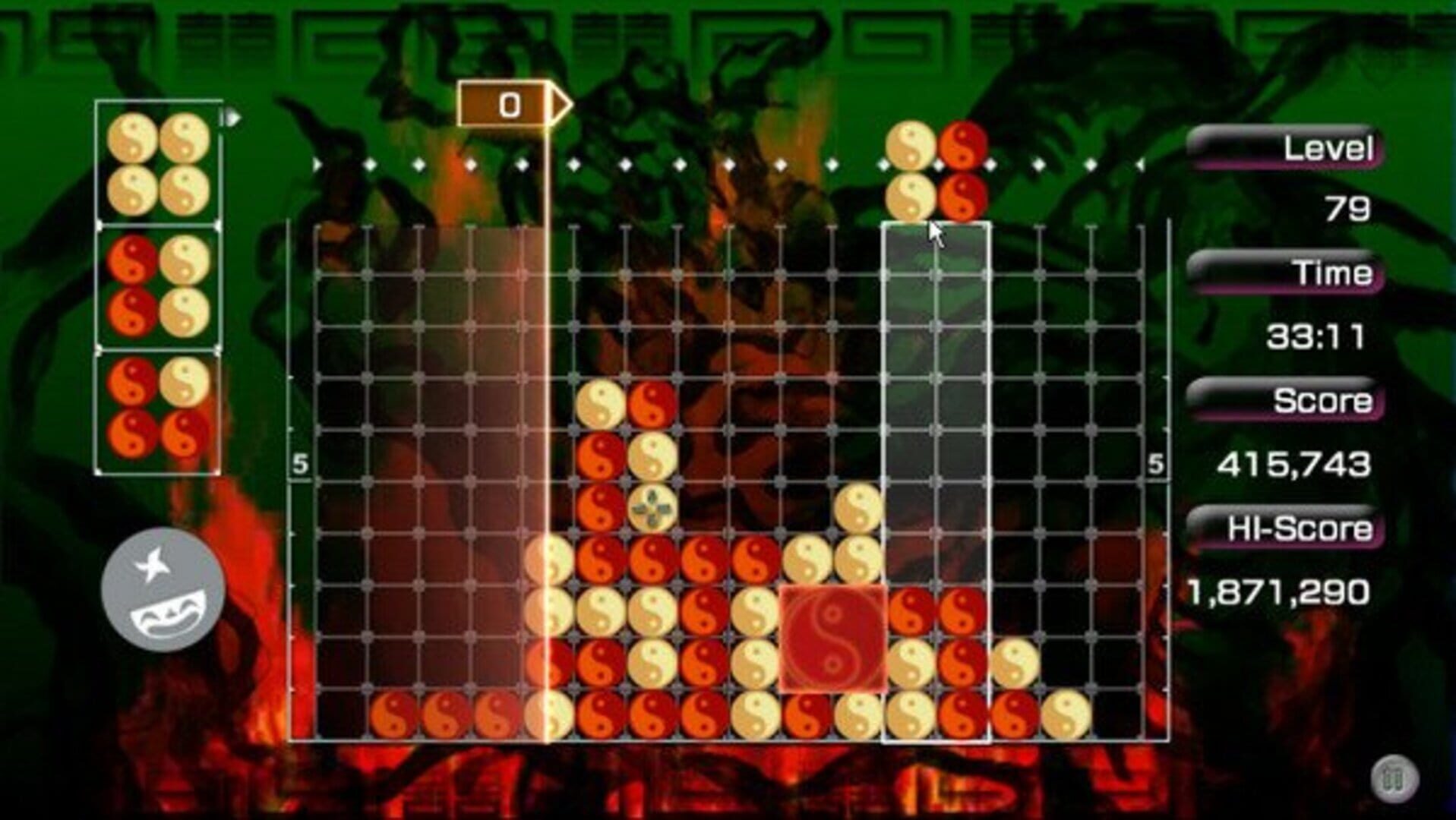This screenshot has width=1456, height=820.
Task: Click the timeline marker showing 0
Action: click(507, 105)
